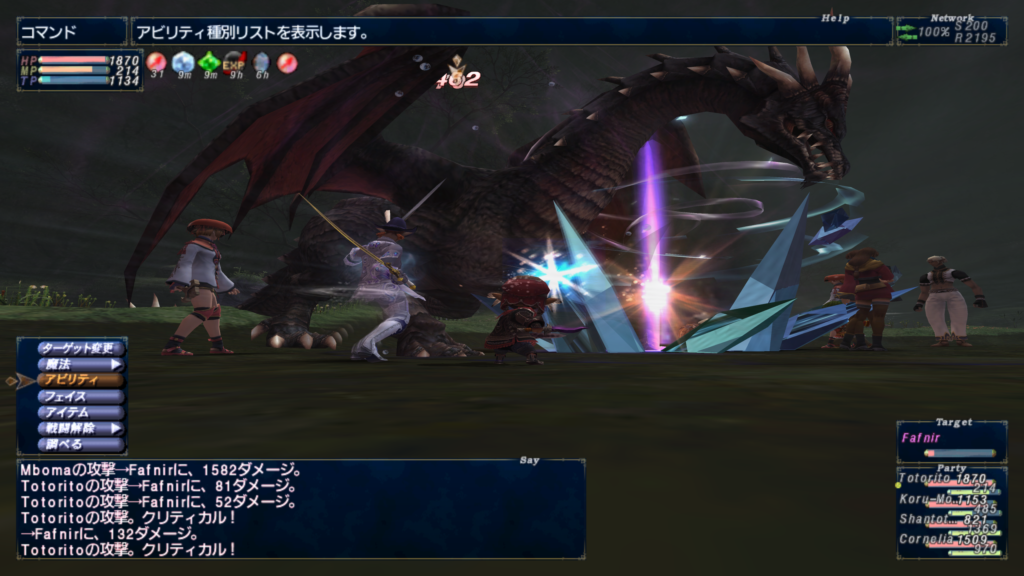This screenshot has width=1024, height=576.
Task: Click the green crystal buff icon
Action: pyautogui.click(x=209, y=62)
